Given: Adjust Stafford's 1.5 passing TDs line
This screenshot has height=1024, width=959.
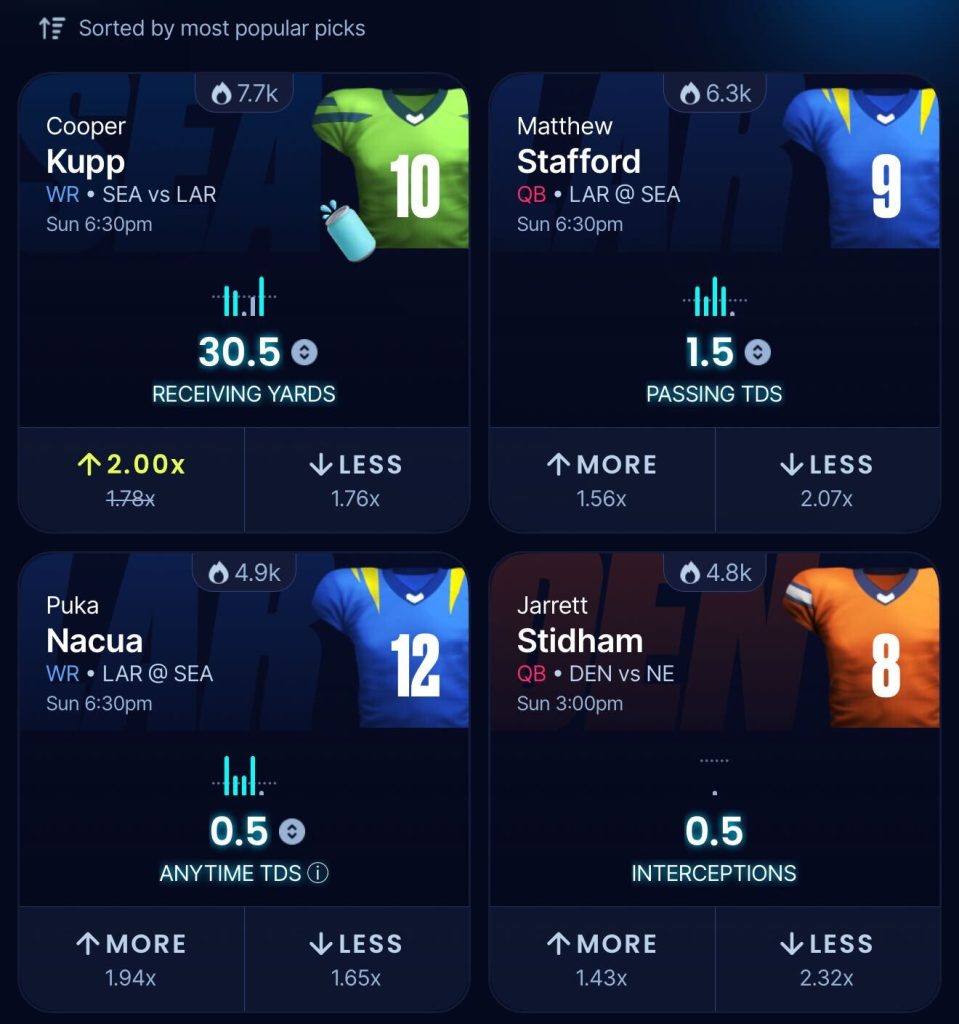Looking at the screenshot, I should [x=758, y=352].
